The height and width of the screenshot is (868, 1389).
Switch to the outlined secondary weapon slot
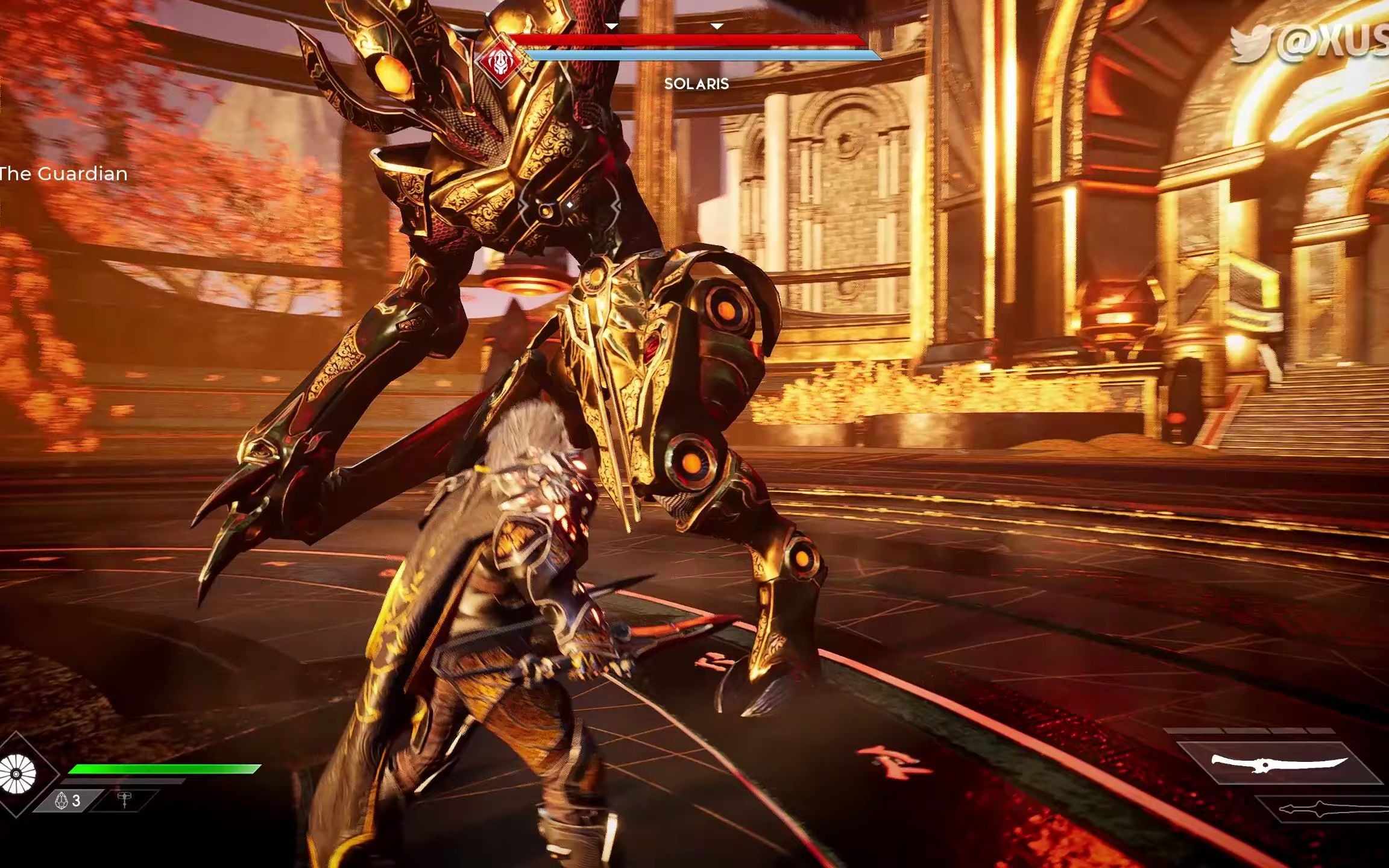point(1326,809)
